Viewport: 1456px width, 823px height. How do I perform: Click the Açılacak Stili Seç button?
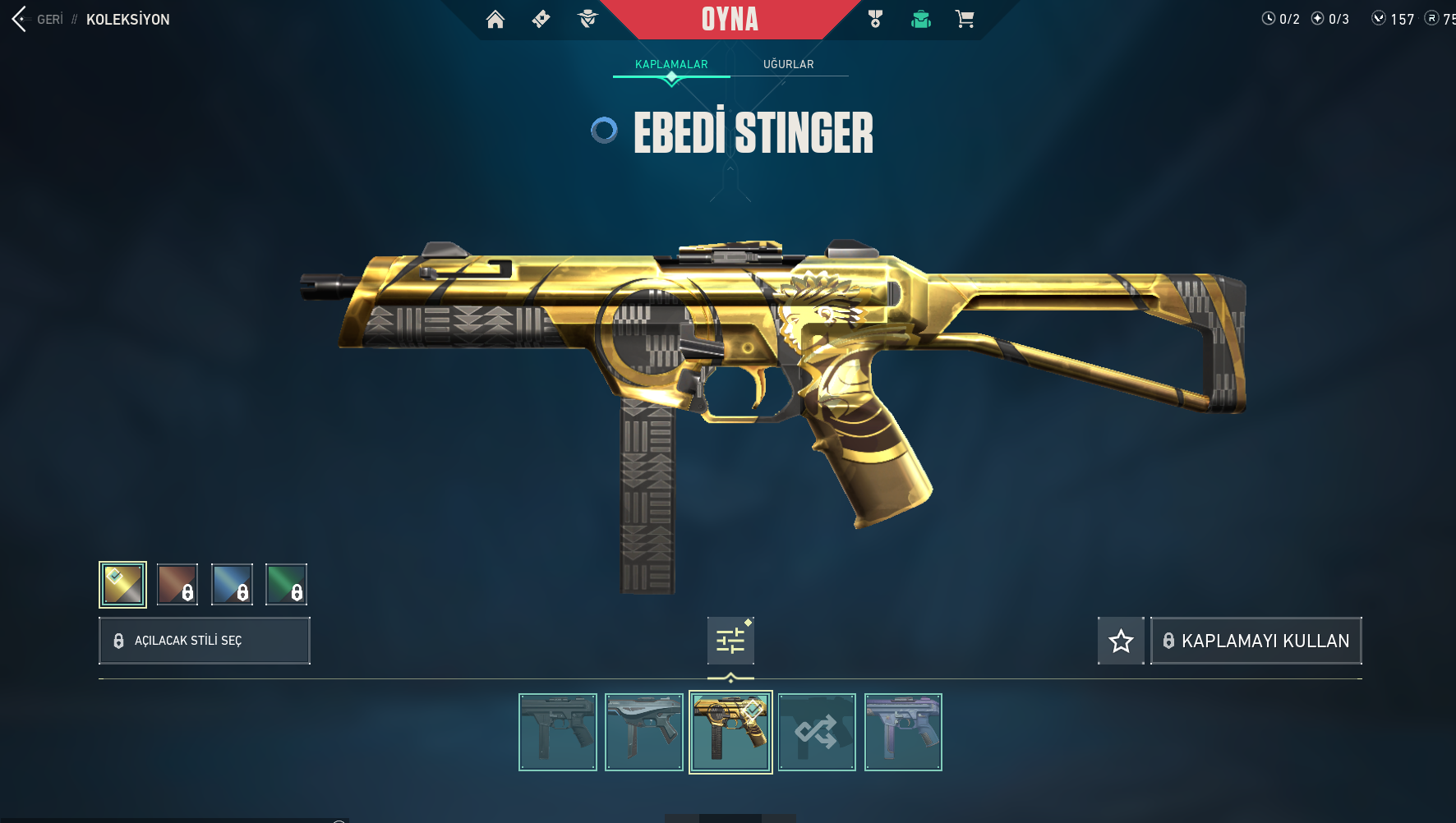(205, 641)
